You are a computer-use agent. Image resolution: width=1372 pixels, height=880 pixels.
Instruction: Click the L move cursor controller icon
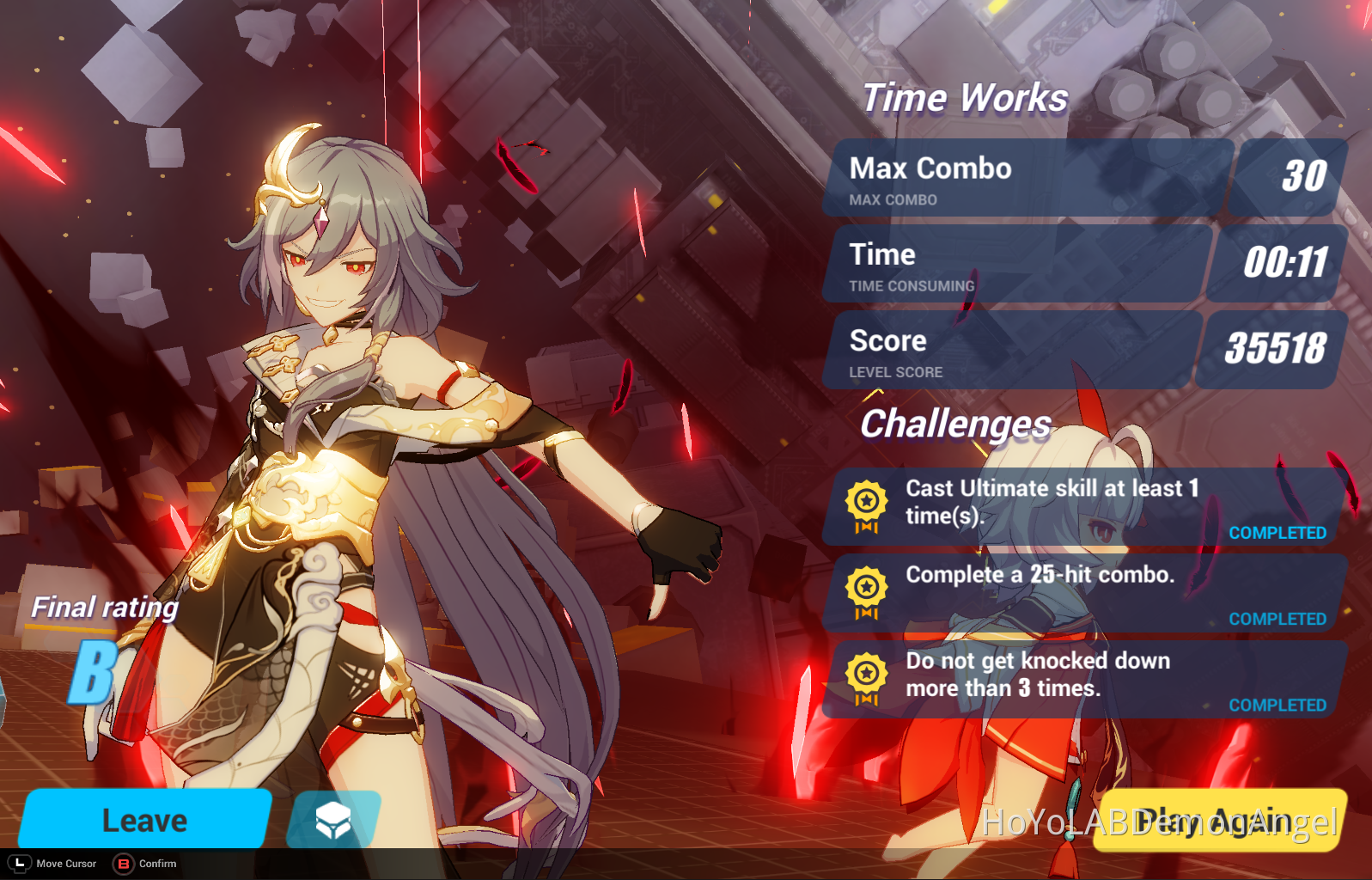coord(19,864)
